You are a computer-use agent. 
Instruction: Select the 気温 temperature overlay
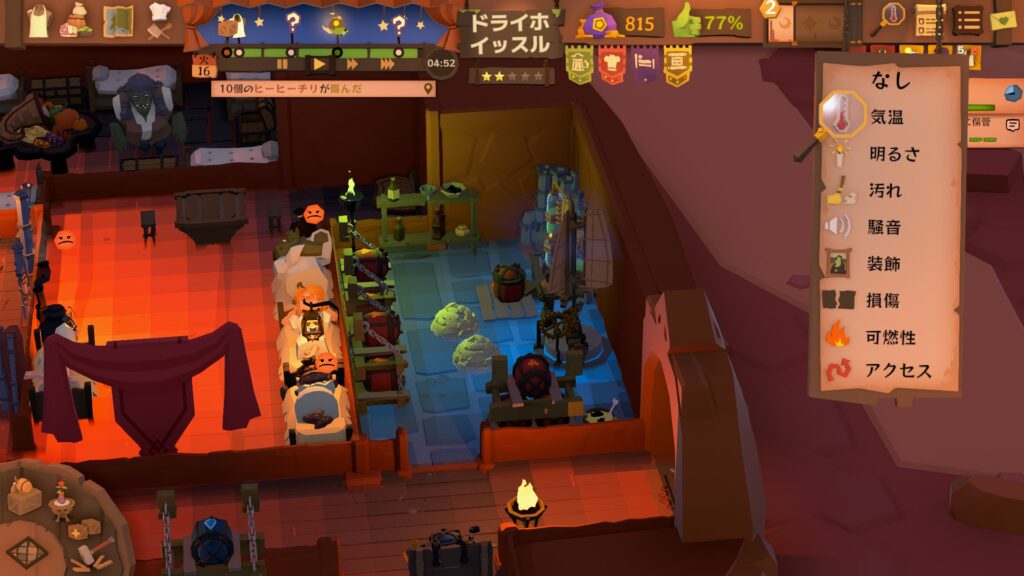886,117
